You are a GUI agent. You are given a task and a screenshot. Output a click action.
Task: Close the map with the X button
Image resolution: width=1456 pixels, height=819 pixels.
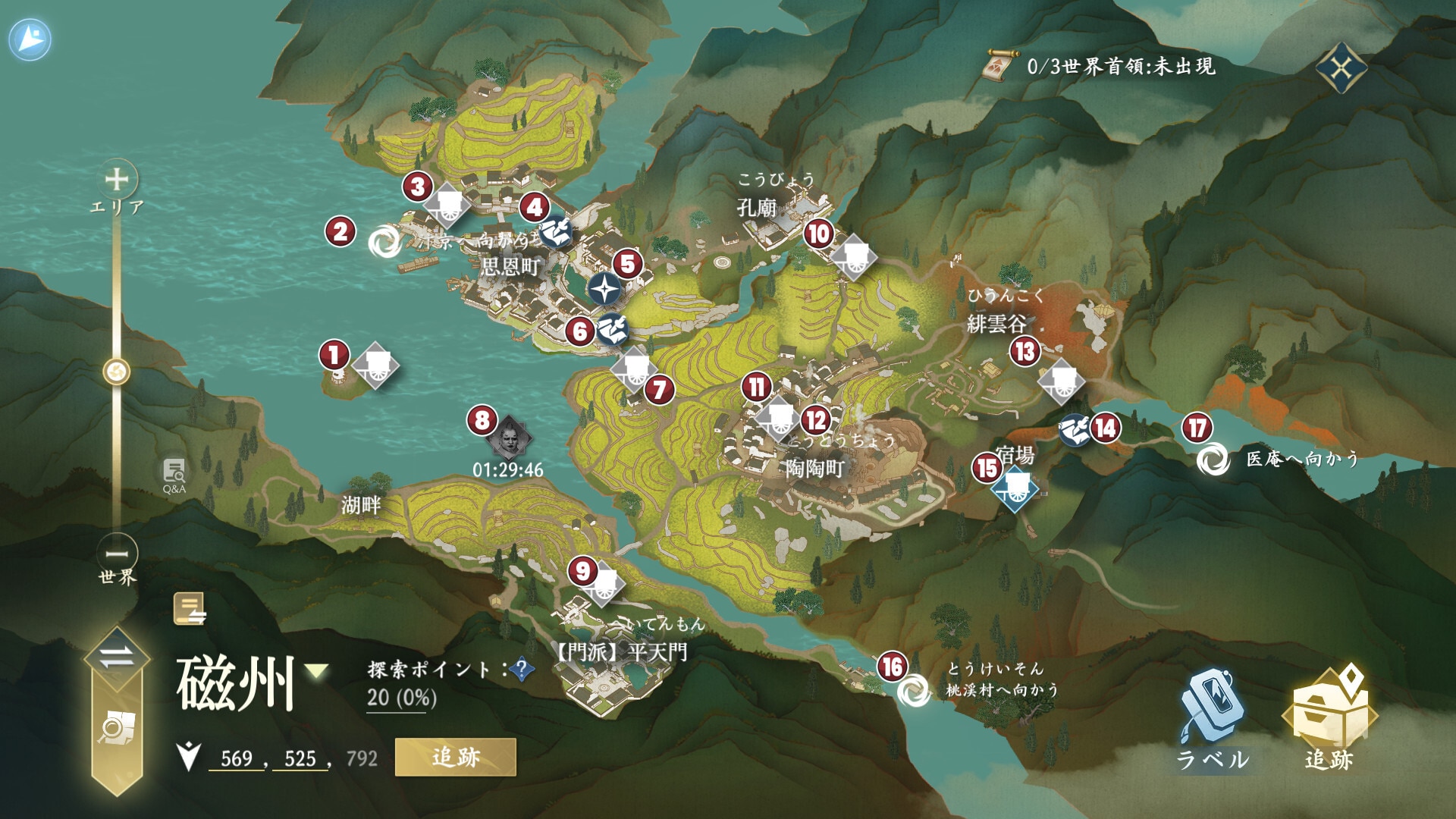coord(1341,69)
